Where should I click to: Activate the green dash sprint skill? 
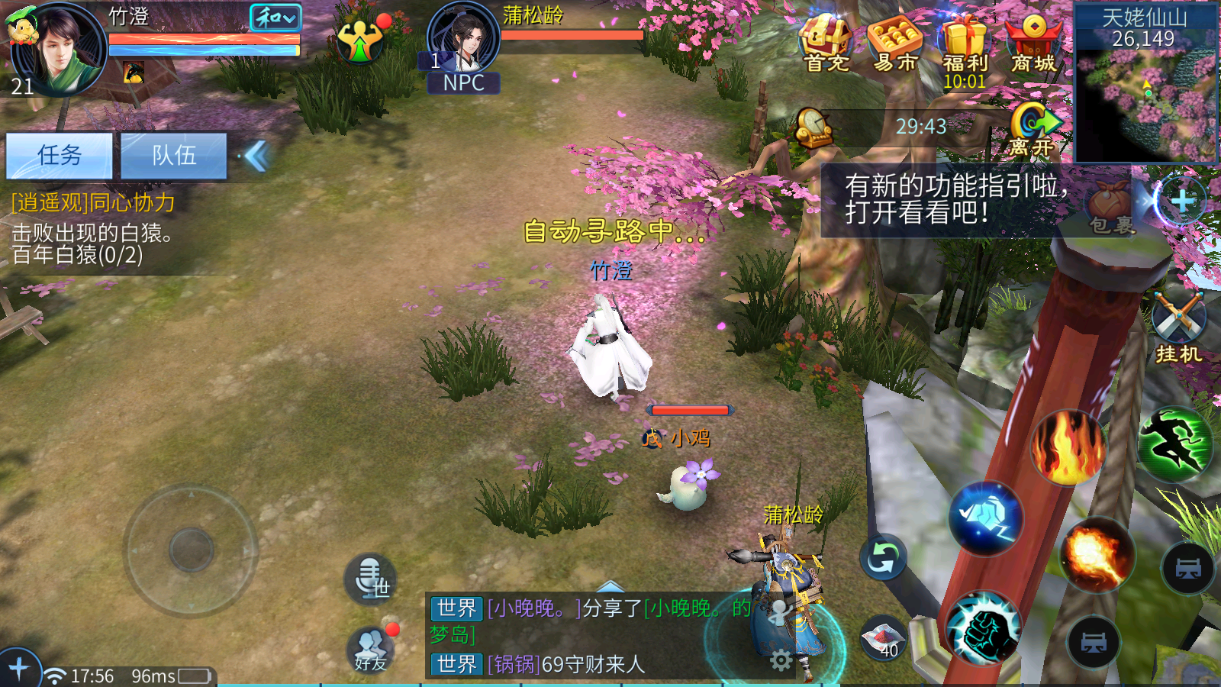point(1175,443)
